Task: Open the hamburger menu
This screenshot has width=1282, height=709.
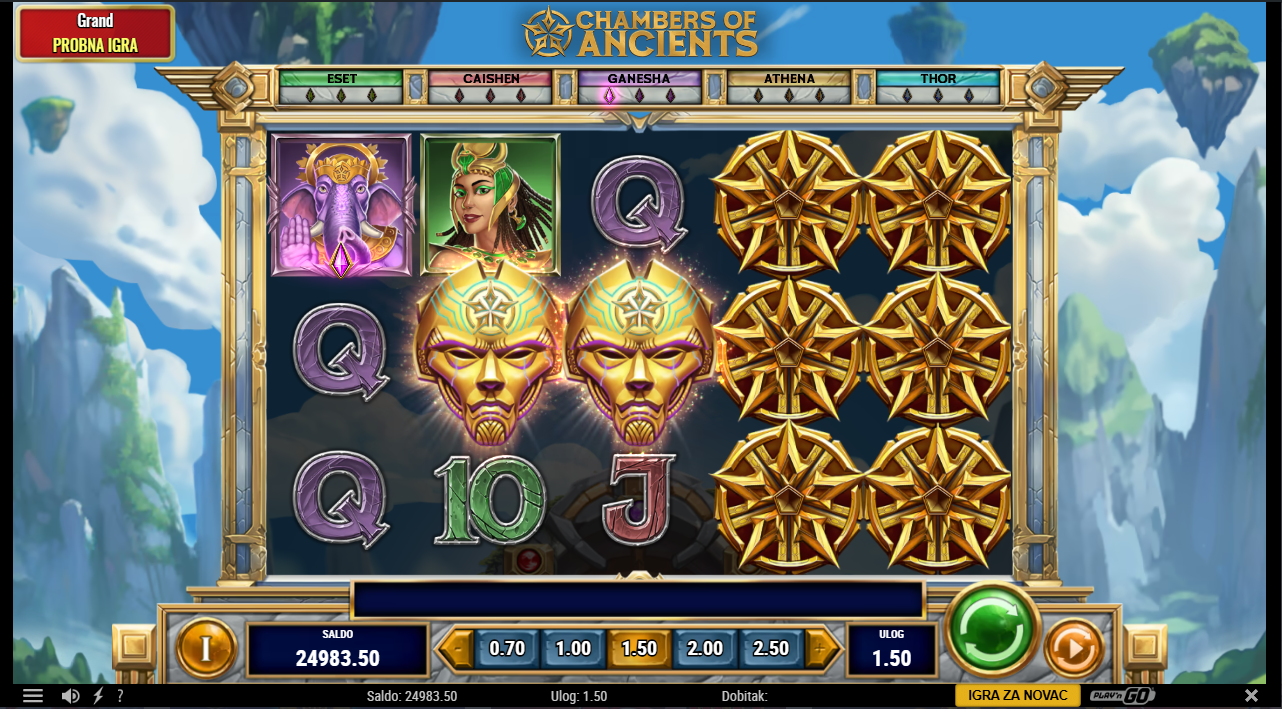Action: click(x=33, y=696)
